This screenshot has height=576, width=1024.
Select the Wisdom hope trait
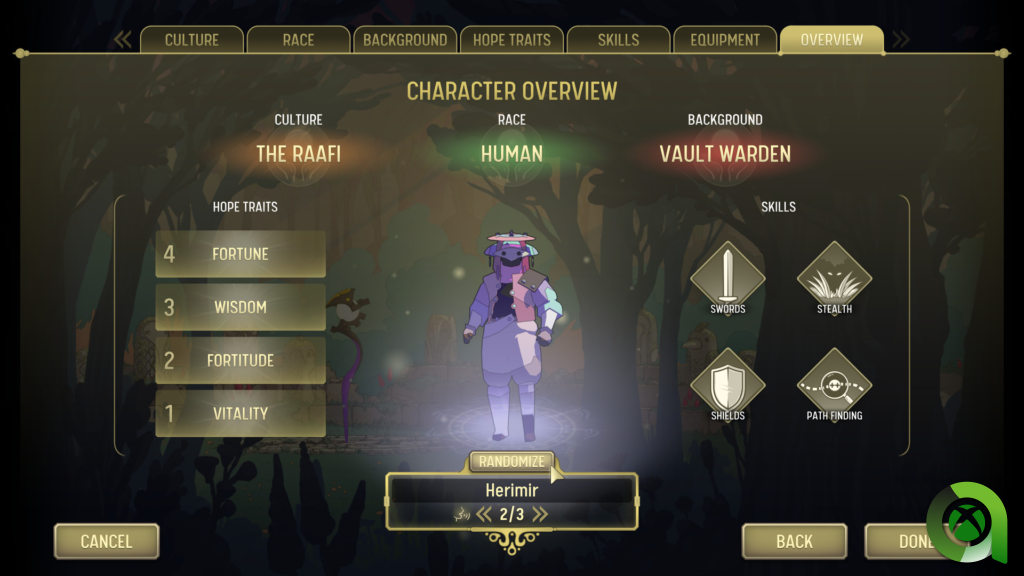(x=240, y=307)
